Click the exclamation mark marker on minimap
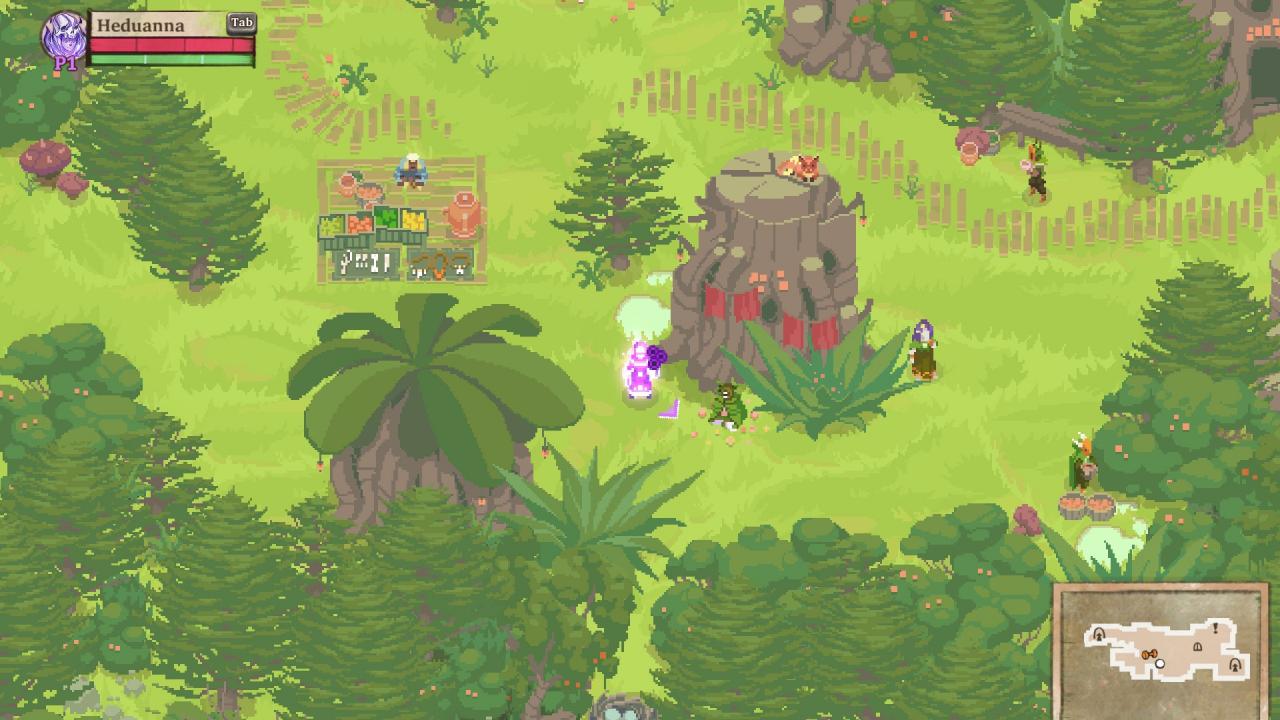1280x720 pixels. click(x=1216, y=629)
